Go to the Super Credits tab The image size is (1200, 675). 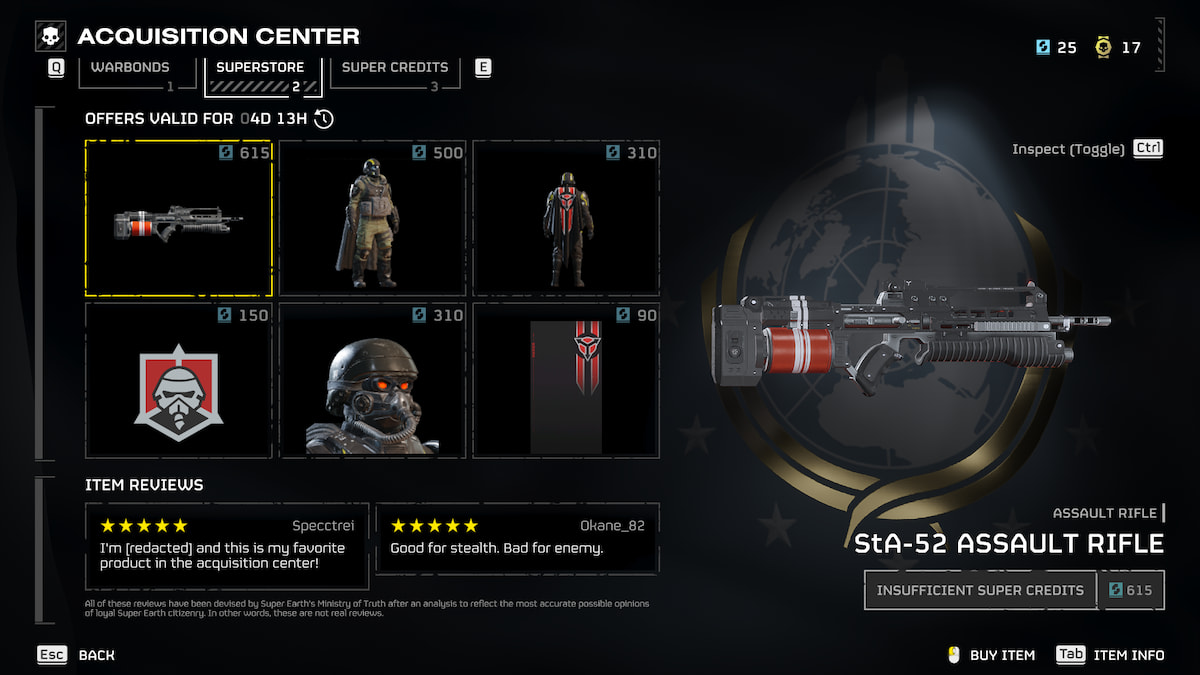pyautogui.click(x=395, y=69)
